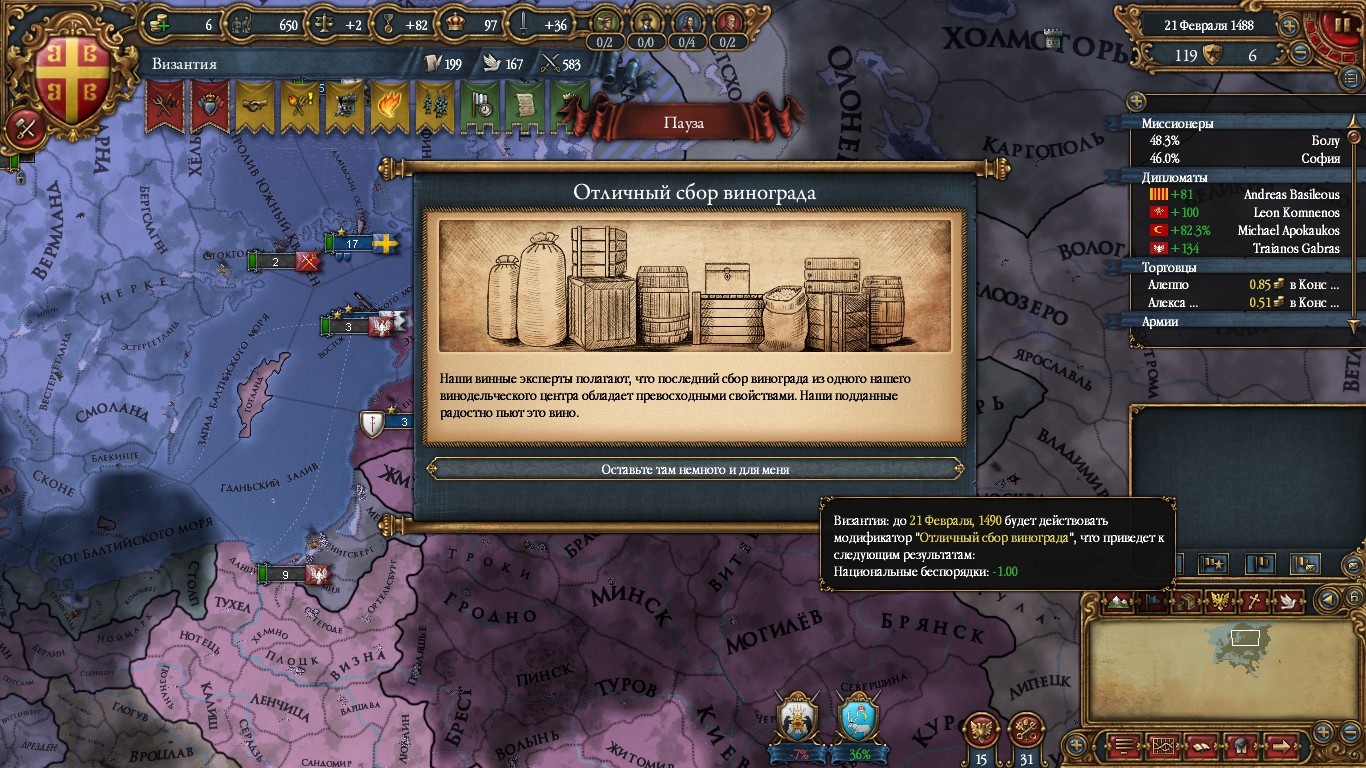Screen dimensions: 1366x768
Task: Switch to the golden eagle map mode
Action: (1219, 601)
